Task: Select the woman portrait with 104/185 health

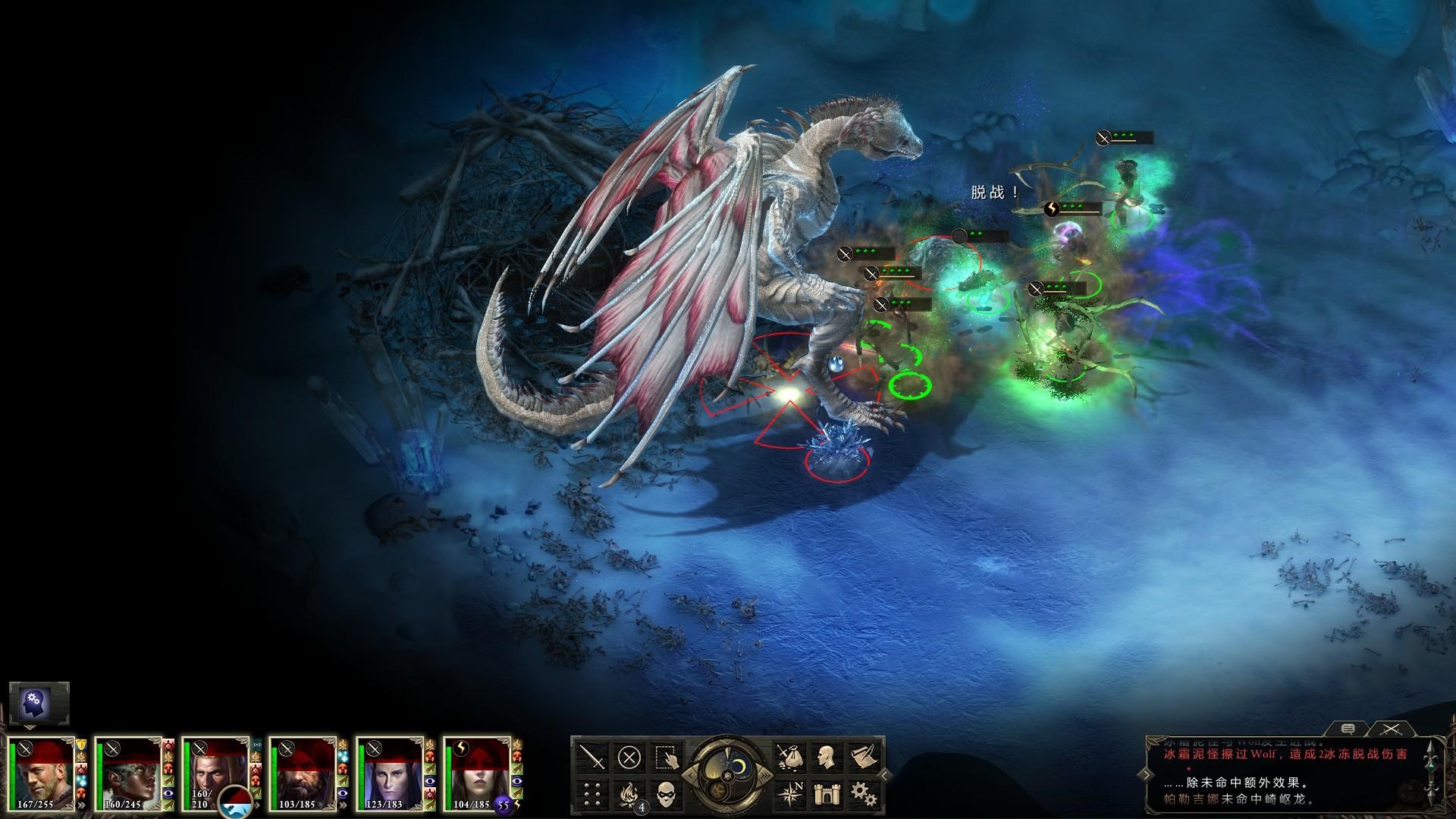Action: pos(478,773)
